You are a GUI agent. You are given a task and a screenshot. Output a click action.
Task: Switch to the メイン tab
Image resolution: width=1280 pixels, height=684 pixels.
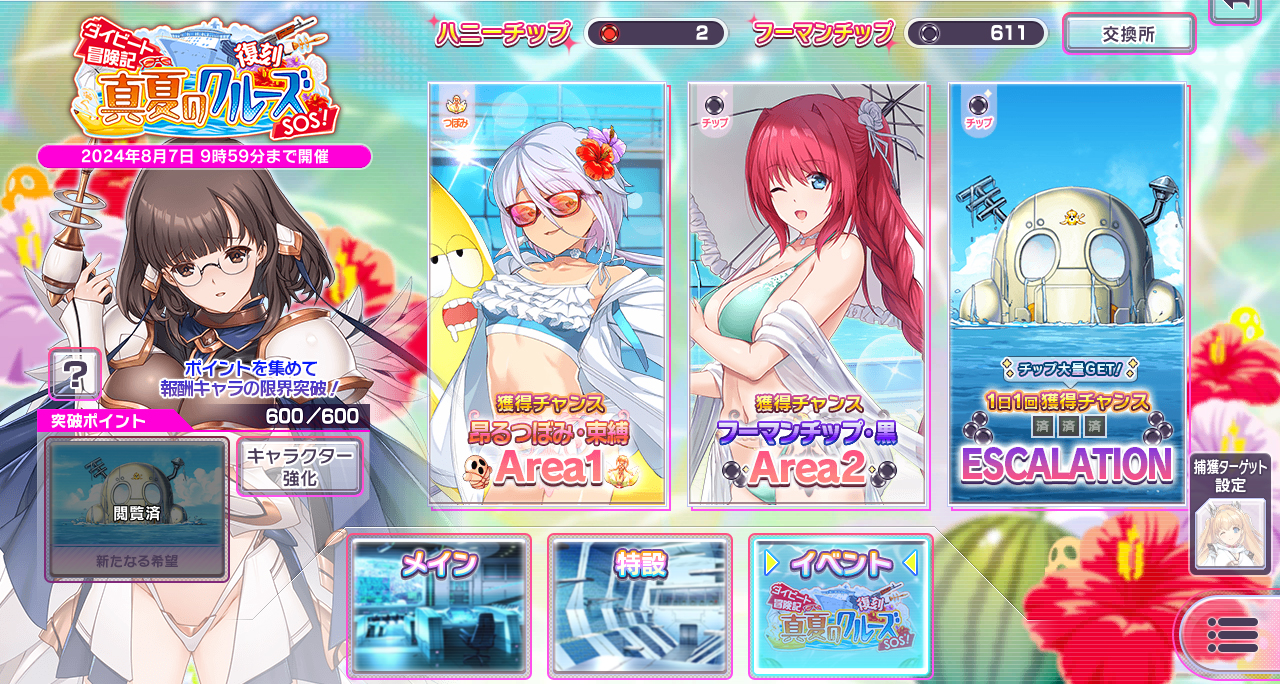(439, 606)
